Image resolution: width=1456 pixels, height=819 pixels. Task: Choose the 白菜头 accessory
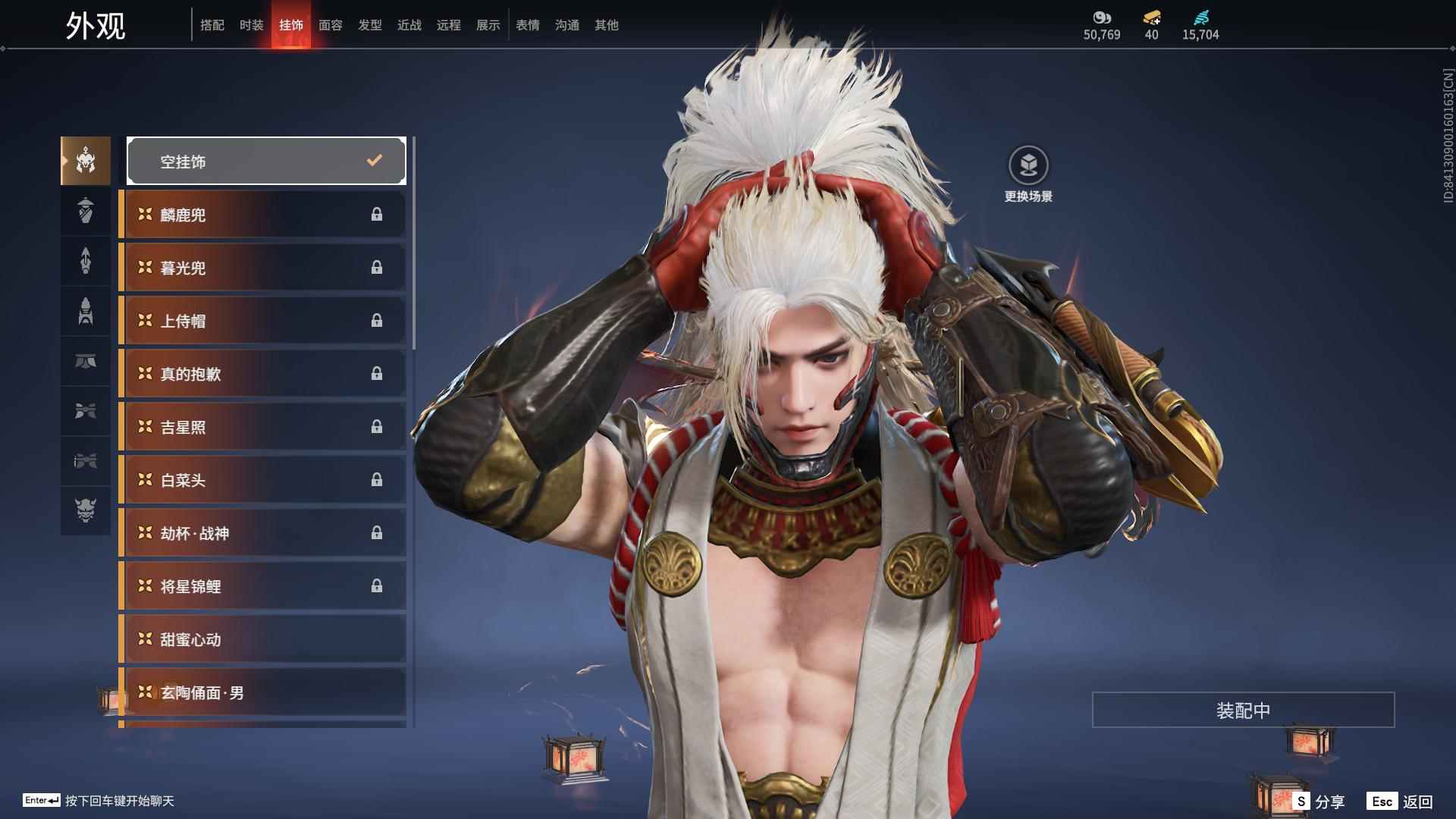tap(263, 480)
